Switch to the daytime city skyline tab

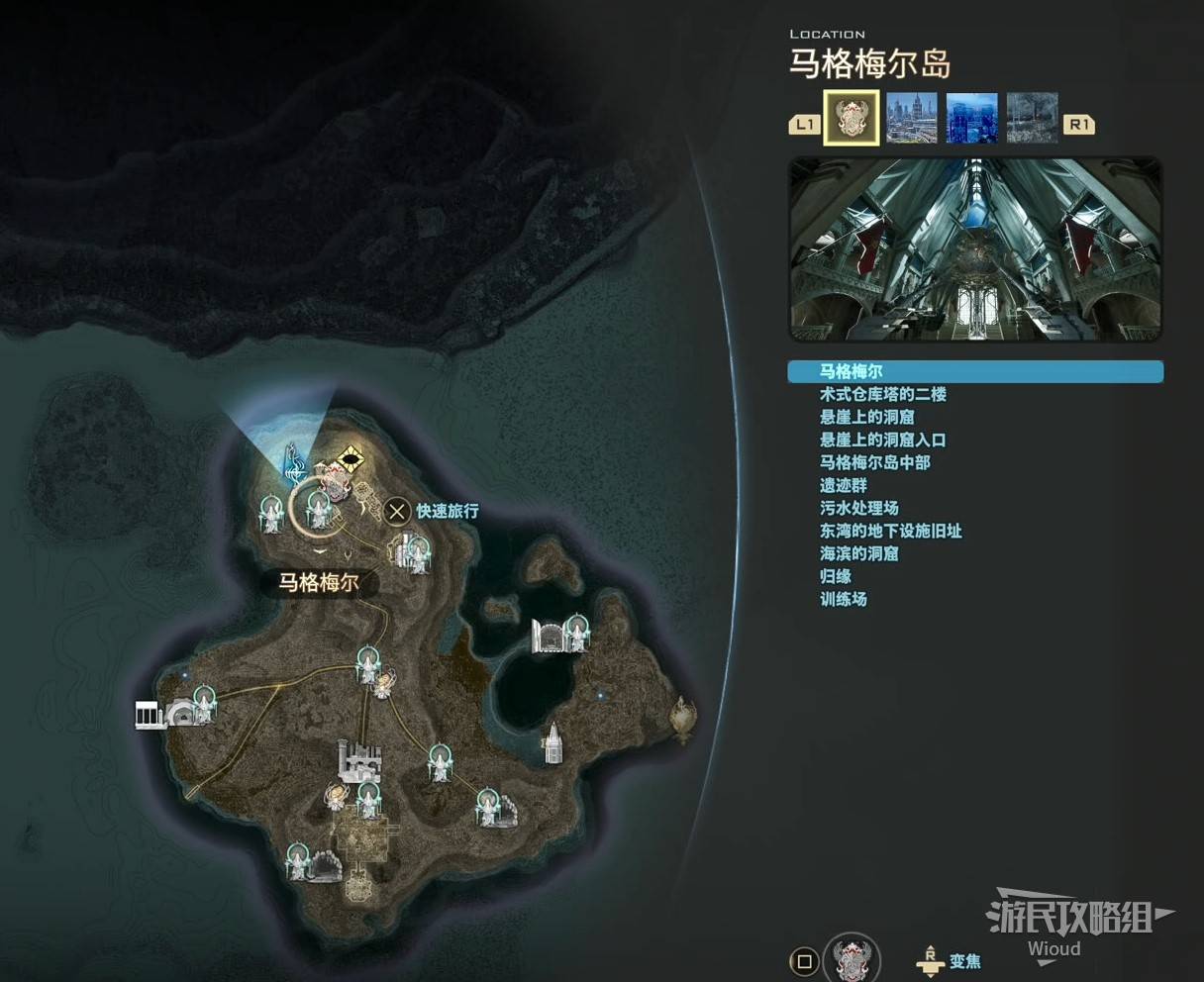[x=912, y=119]
